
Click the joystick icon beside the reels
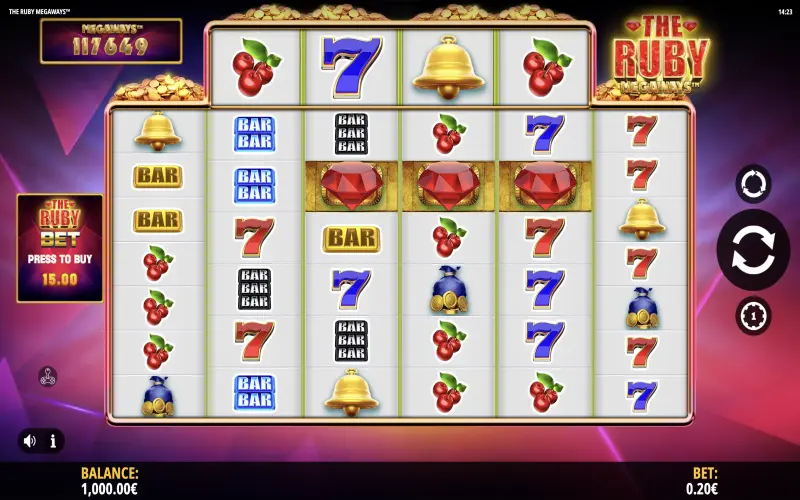(48, 376)
